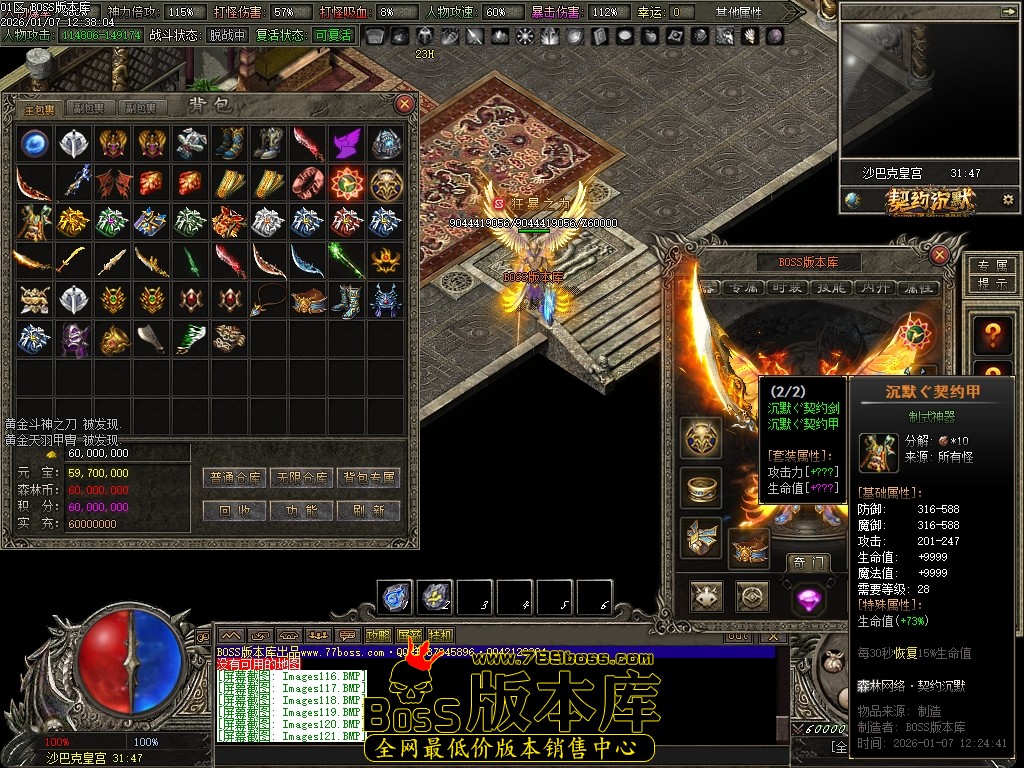Viewport: 1024px width, 768px height.
Task: Open the 功能 function menu
Action: tap(302, 510)
